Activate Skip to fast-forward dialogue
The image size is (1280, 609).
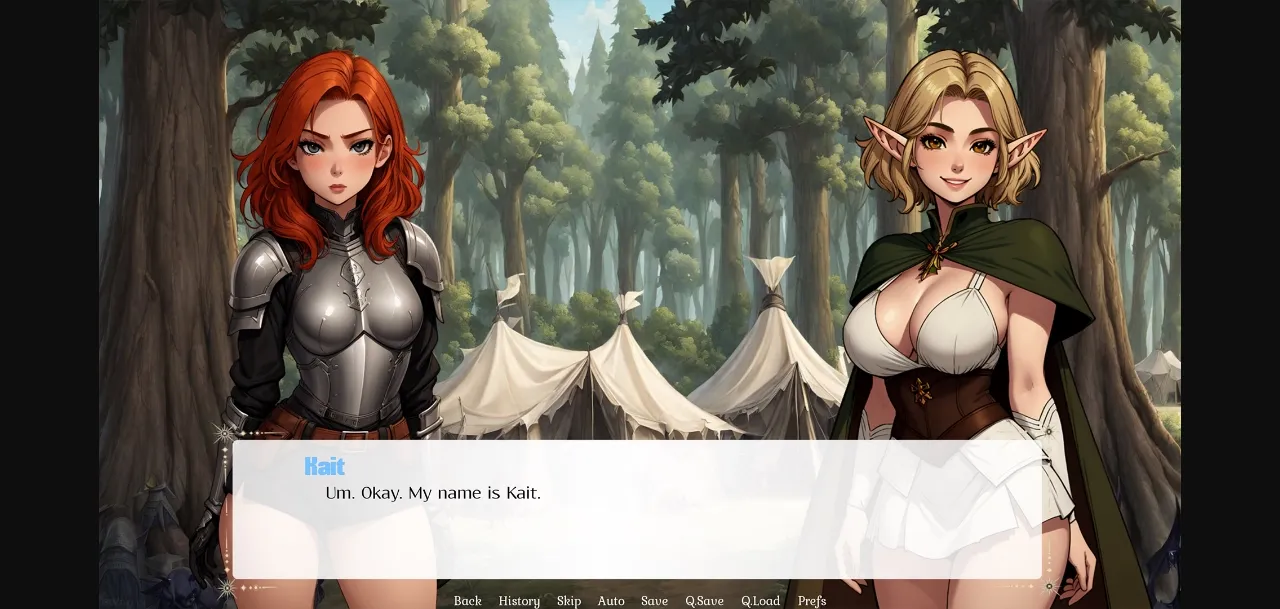[569, 601]
